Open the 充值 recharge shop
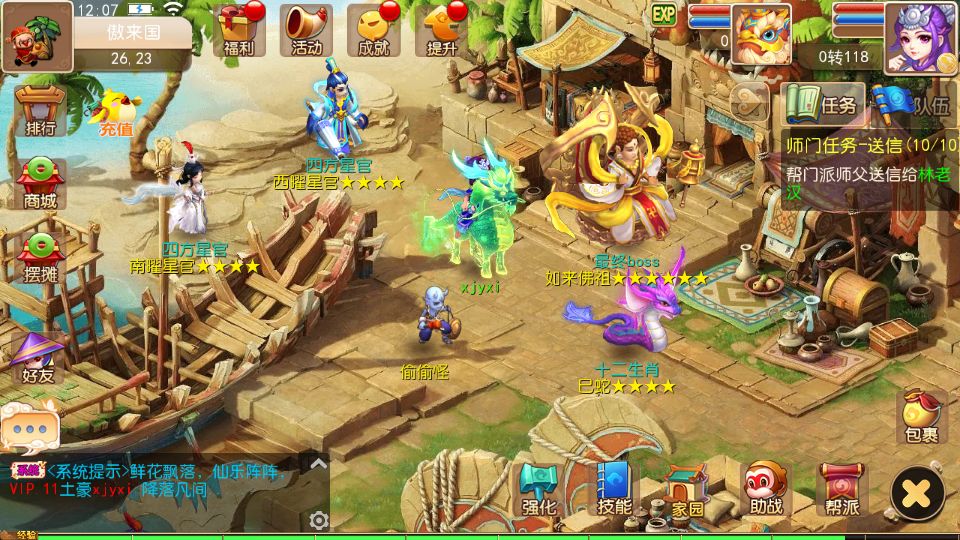The height and width of the screenshot is (540, 960). (115, 112)
